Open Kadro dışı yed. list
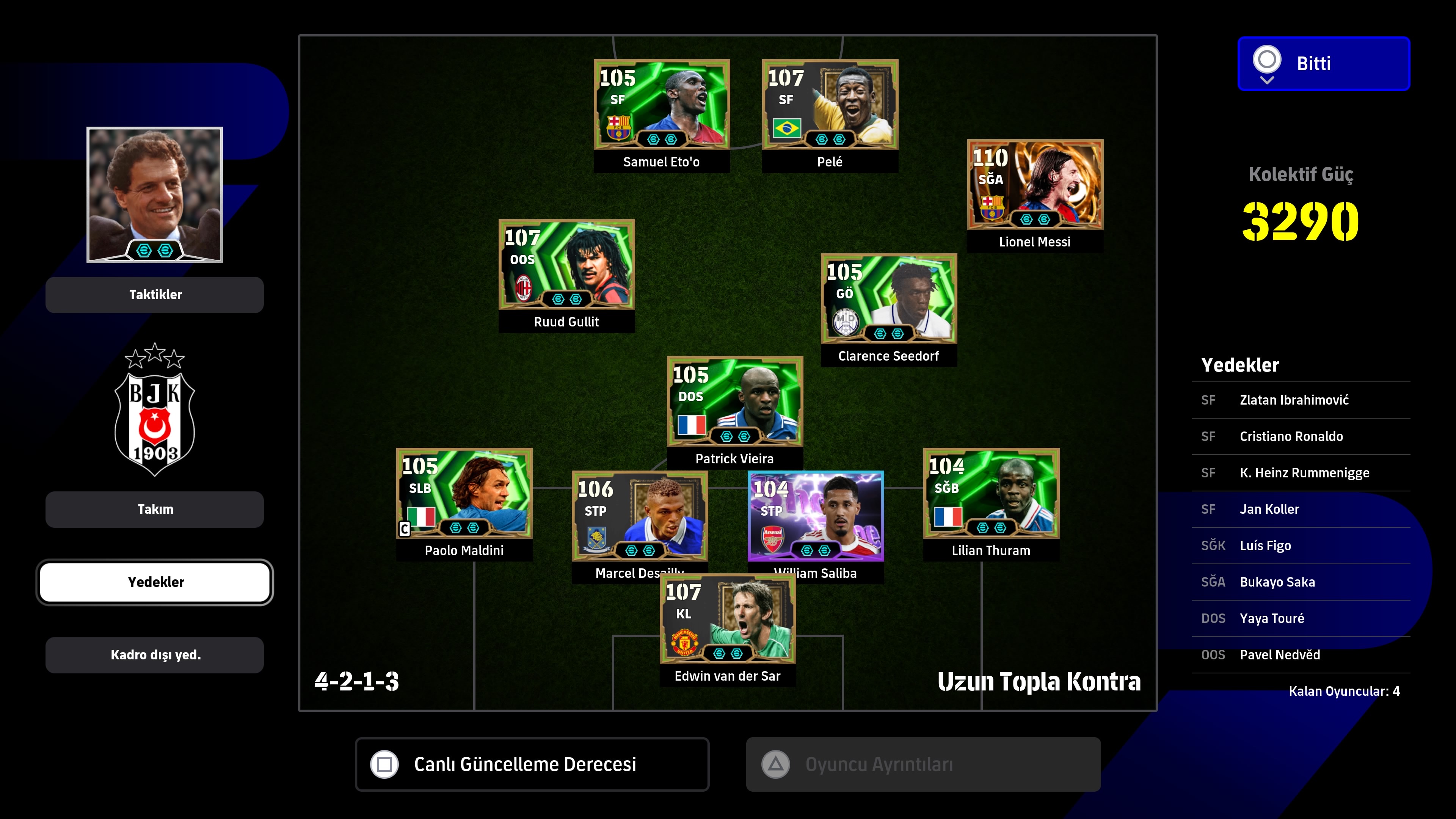 [154, 655]
